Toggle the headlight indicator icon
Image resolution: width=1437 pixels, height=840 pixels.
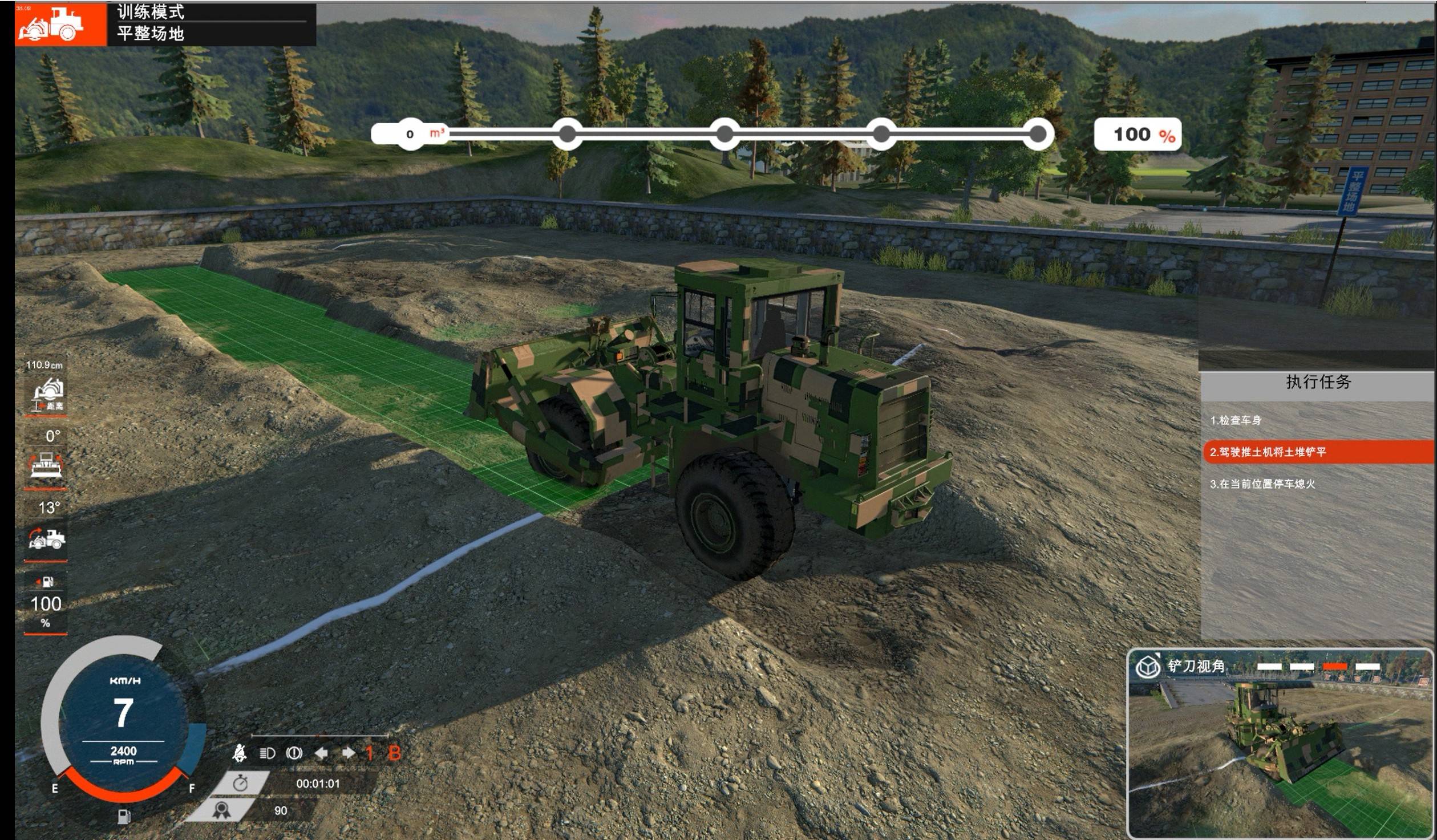click(267, 753)
